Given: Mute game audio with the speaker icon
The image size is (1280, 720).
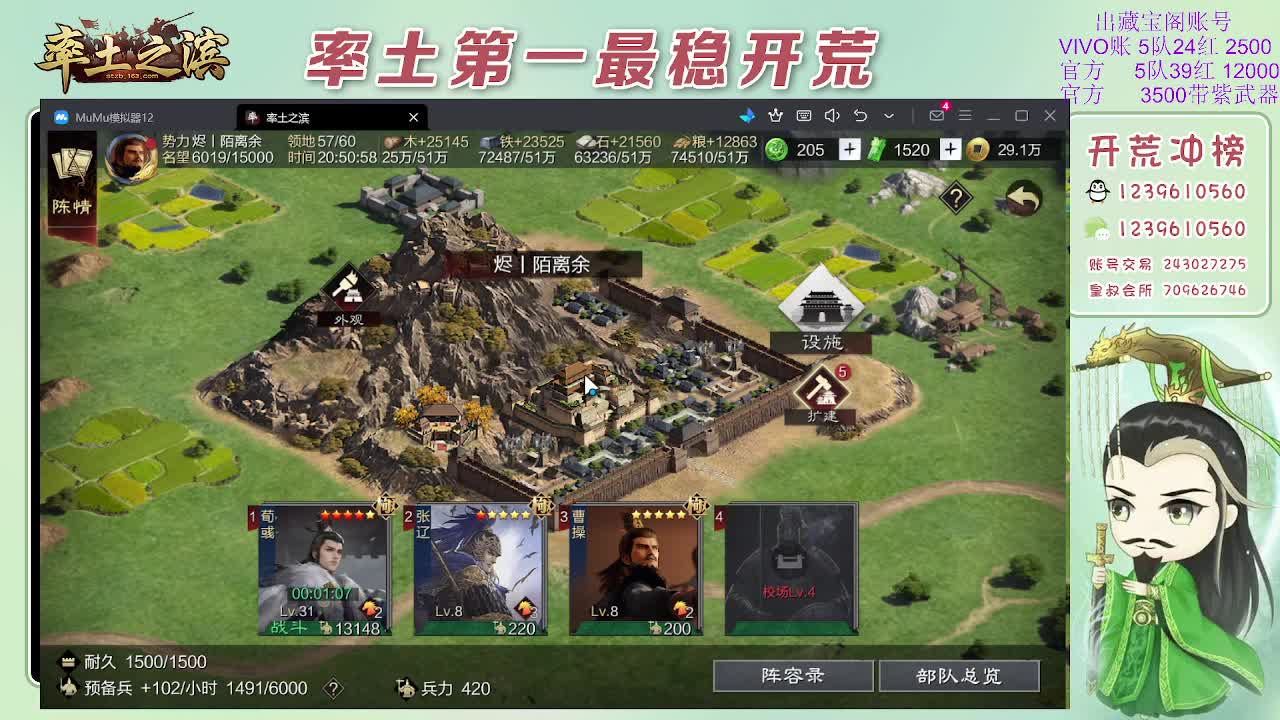Looking at the screenshot, I should coord(831,117).
